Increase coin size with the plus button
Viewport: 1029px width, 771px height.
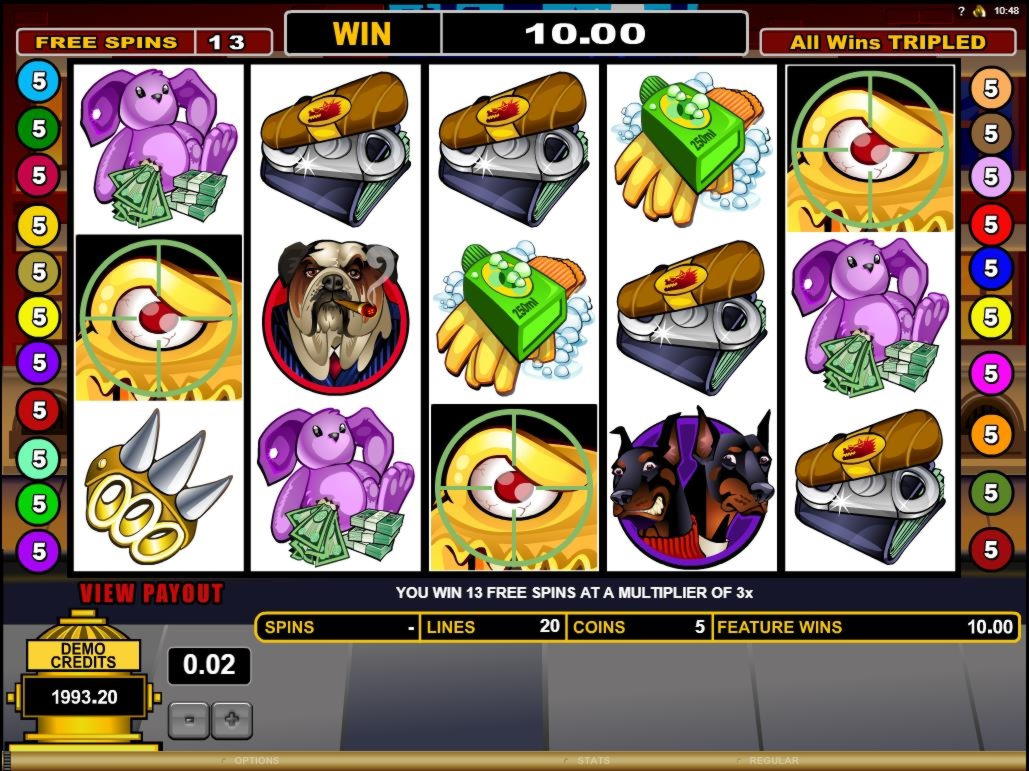point(232,719)
